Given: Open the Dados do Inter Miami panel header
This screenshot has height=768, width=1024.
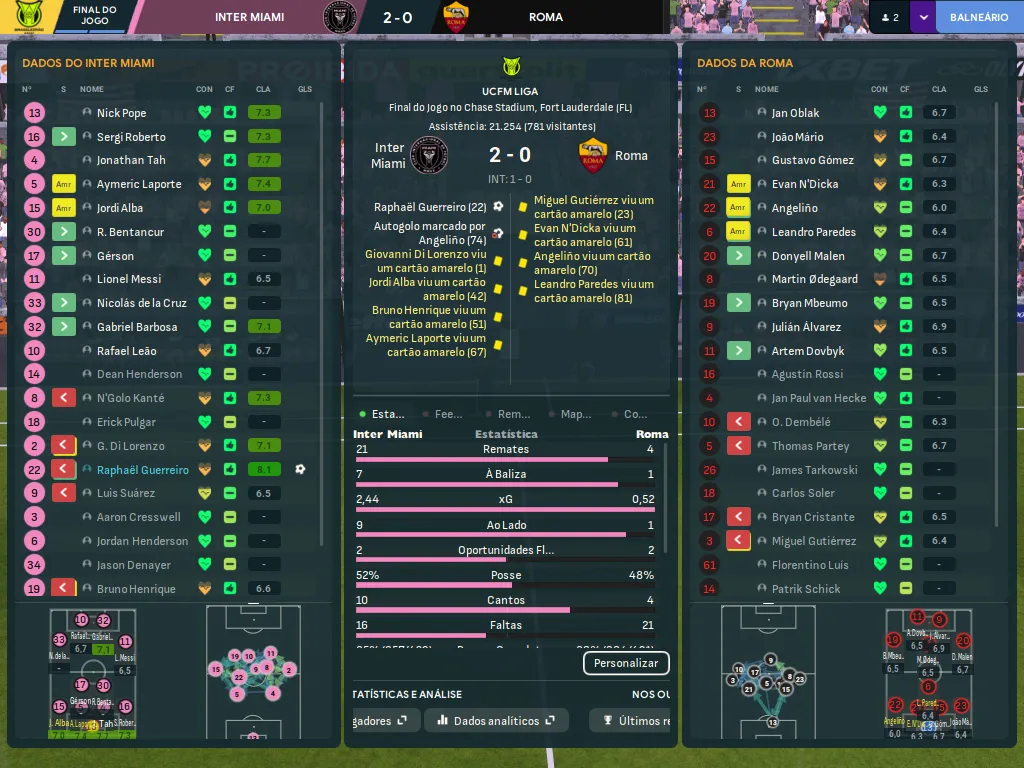Looking at the screenshot, I should 88,63.
